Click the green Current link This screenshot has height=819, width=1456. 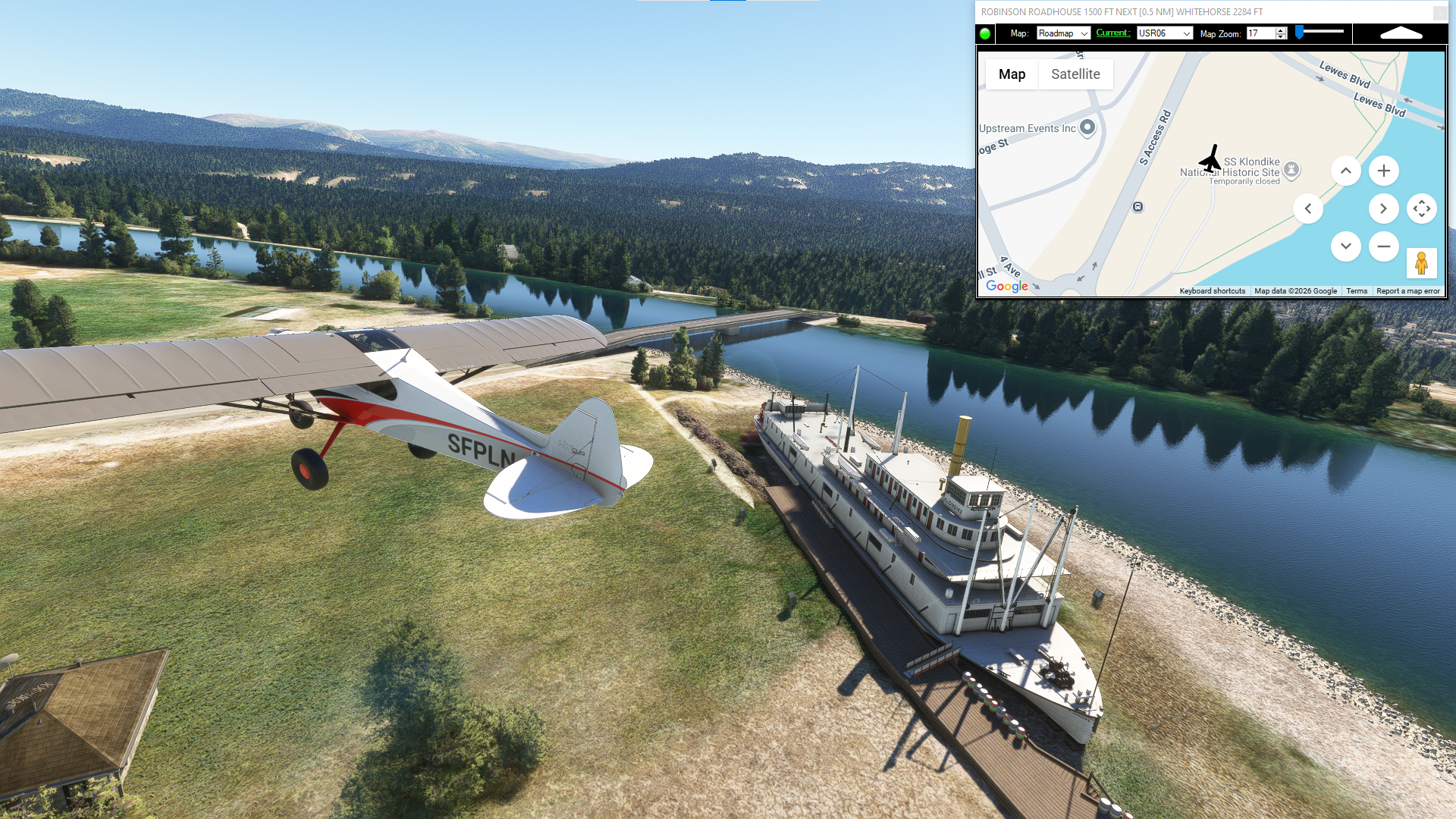click(x=1112, y=33)
